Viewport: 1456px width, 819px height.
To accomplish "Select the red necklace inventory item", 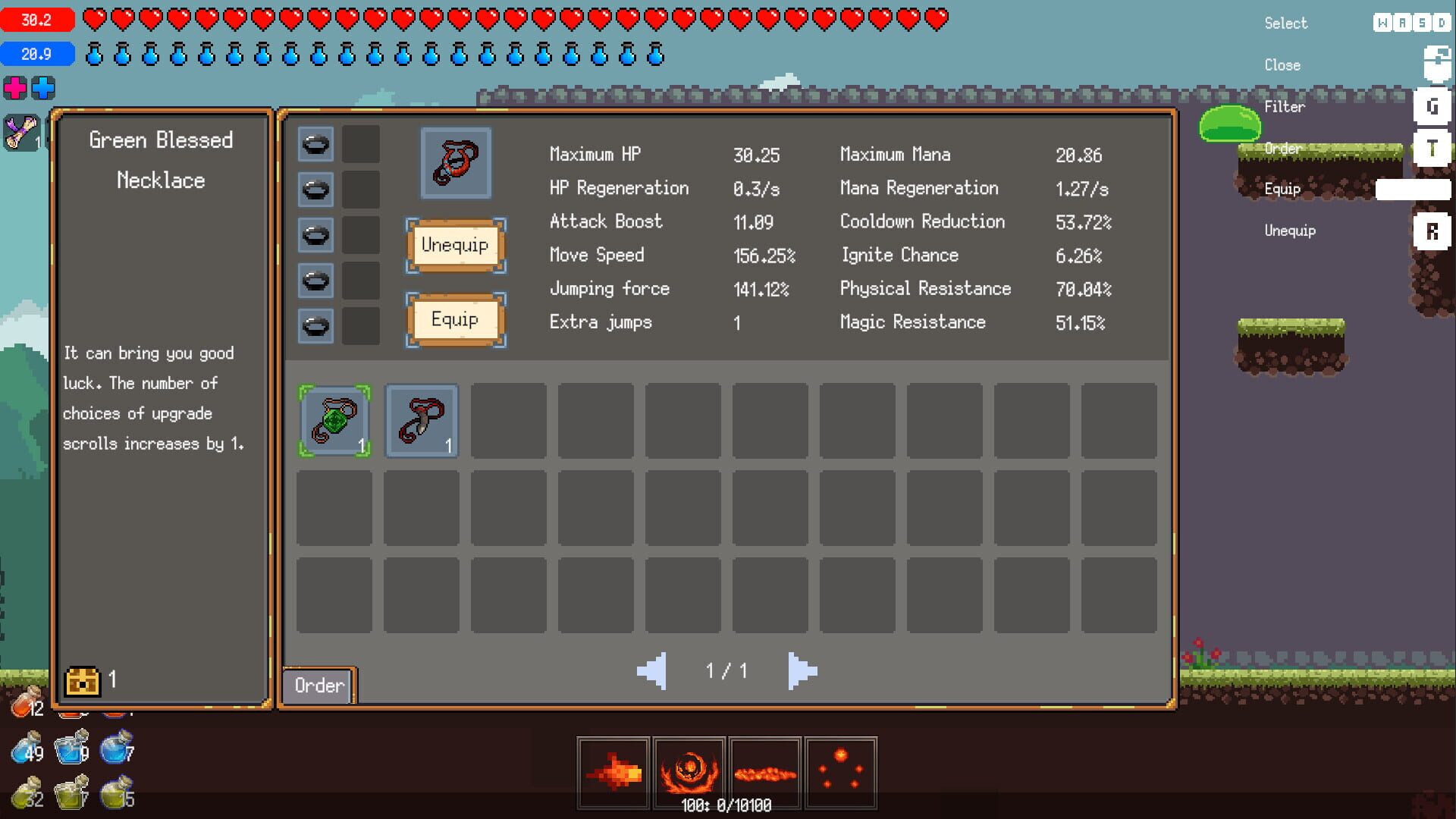I will click(422, 420).
